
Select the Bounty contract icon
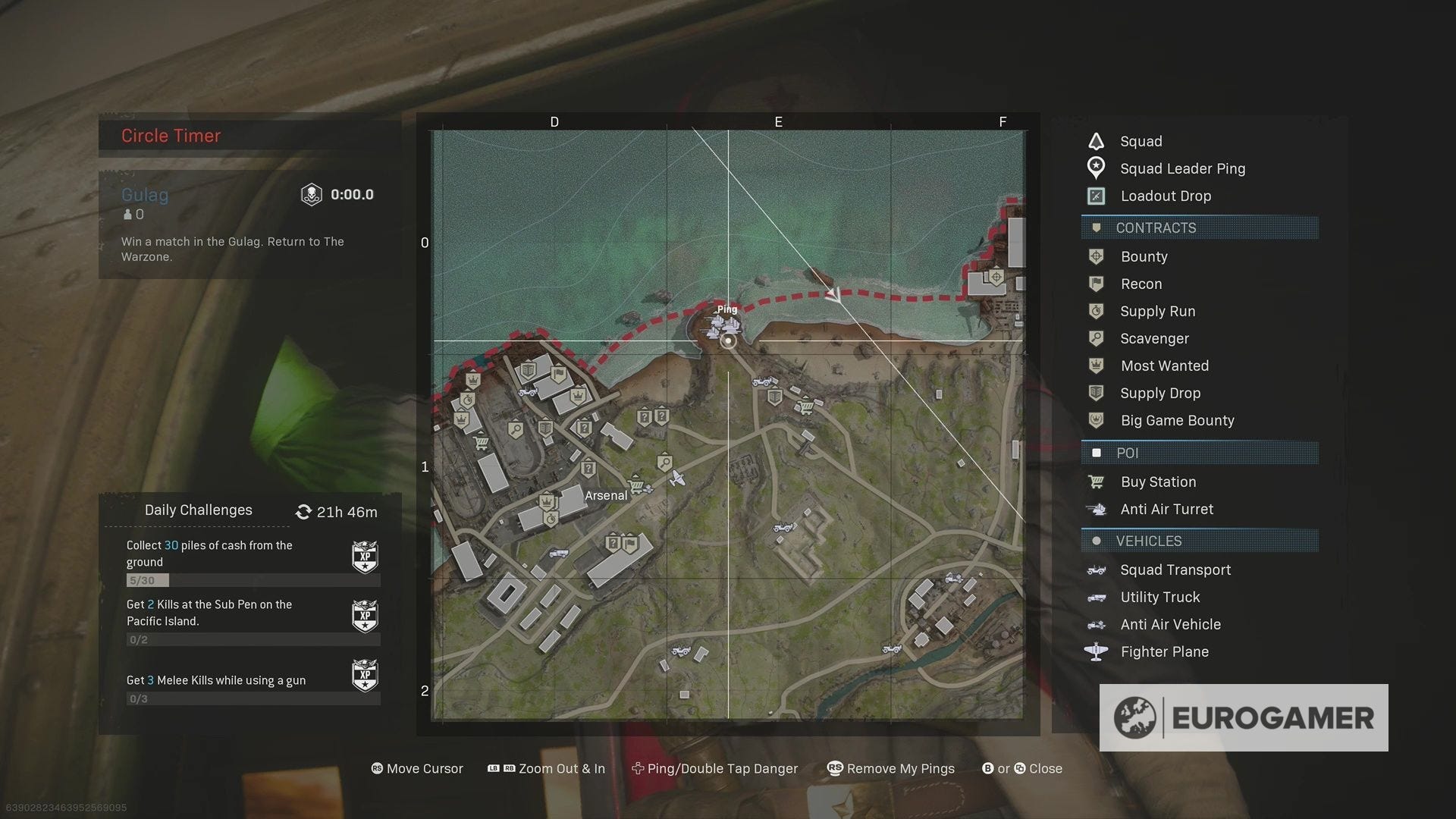click(x=1096, y=256)
